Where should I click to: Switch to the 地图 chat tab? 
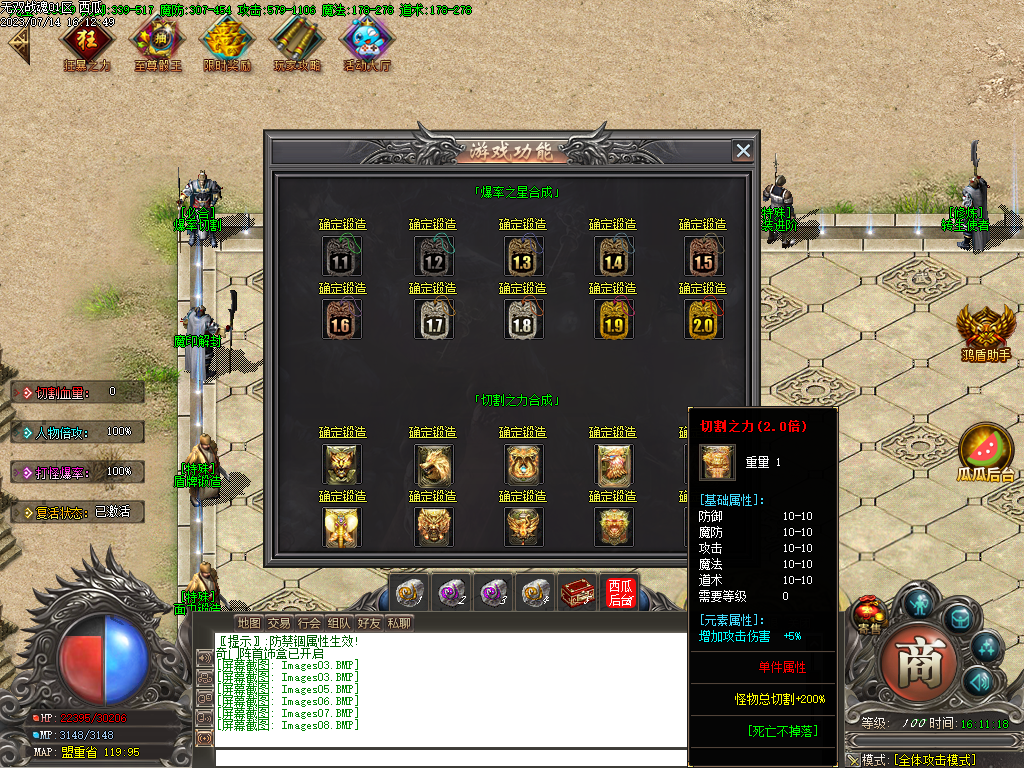(x=249, y=623)
